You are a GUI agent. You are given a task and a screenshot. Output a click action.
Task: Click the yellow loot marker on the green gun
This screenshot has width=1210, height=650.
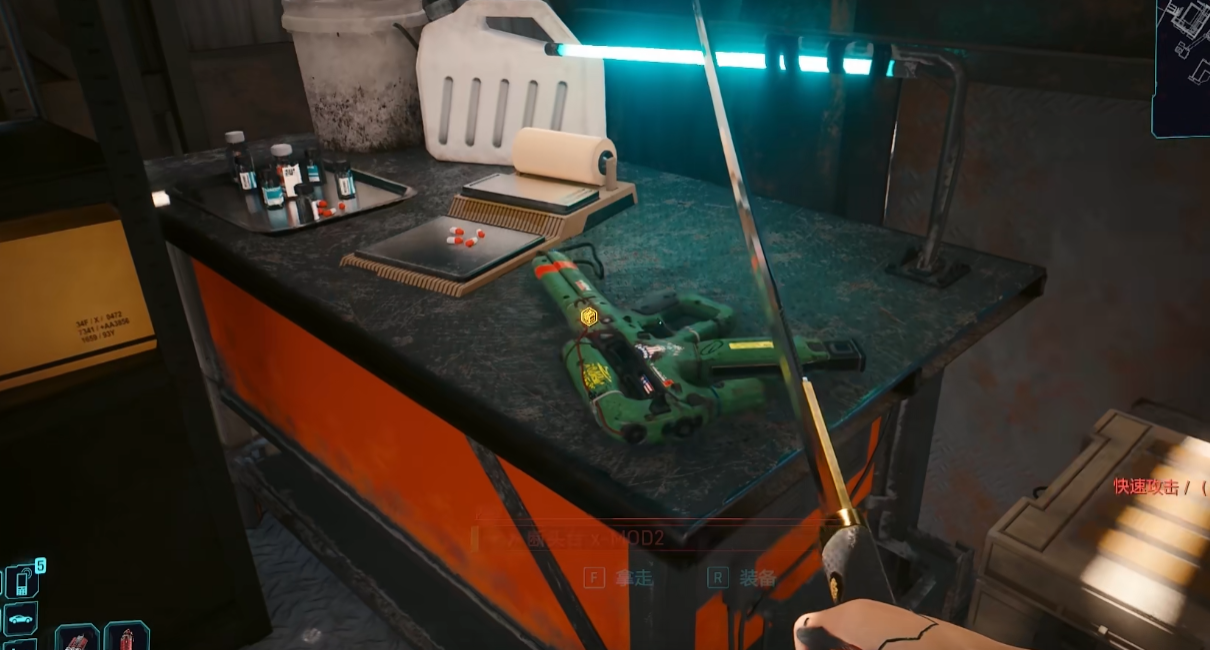click(589, 317)
